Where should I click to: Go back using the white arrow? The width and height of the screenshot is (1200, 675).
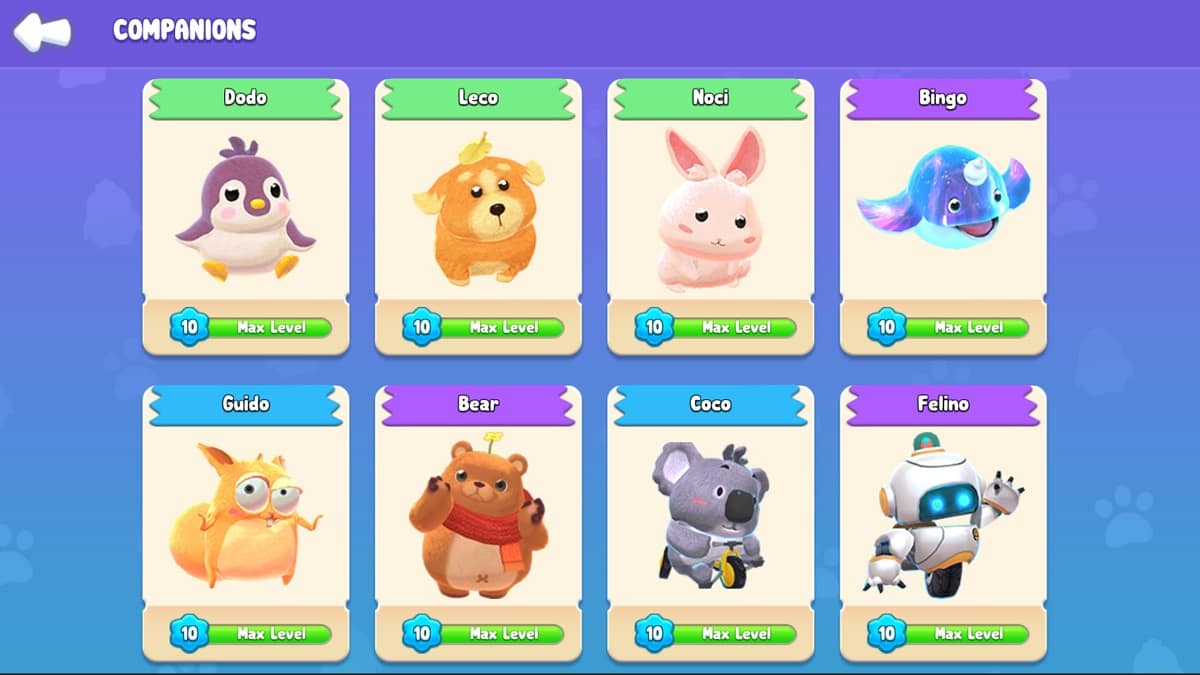coord(42,31)
